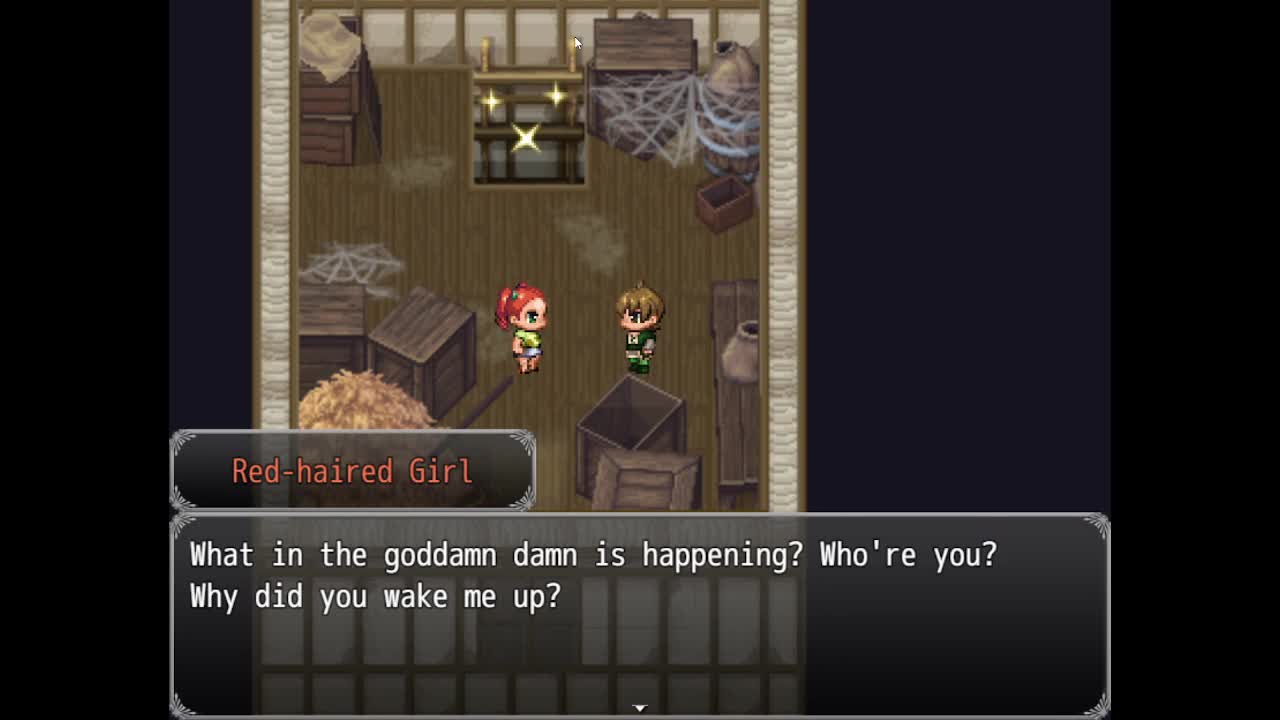This screenshot has height=720, width=1280.
Task: Advance dialogue with the continue arrow
Action: 640,708
